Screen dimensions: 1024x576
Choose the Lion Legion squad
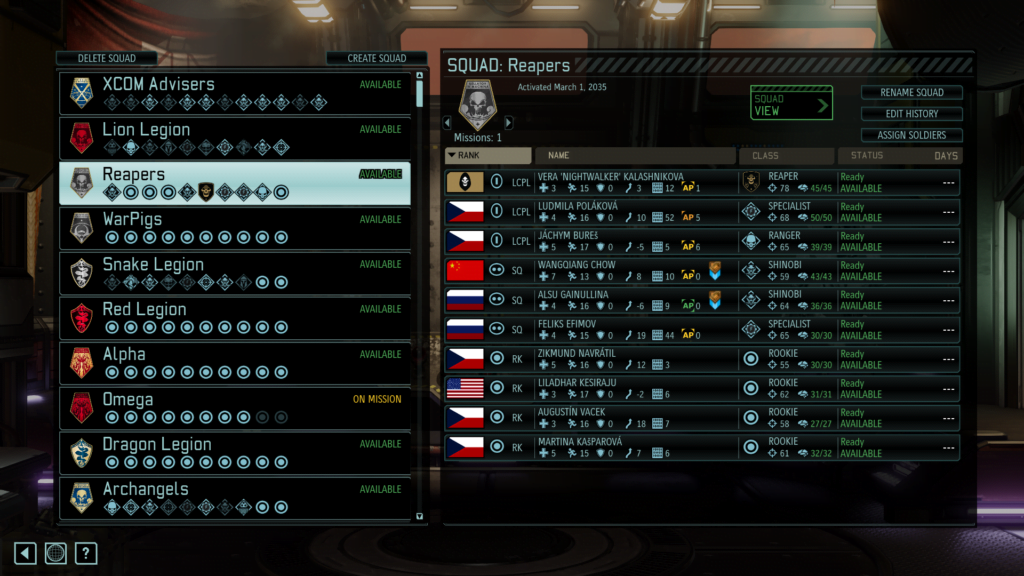click(235, 137)
